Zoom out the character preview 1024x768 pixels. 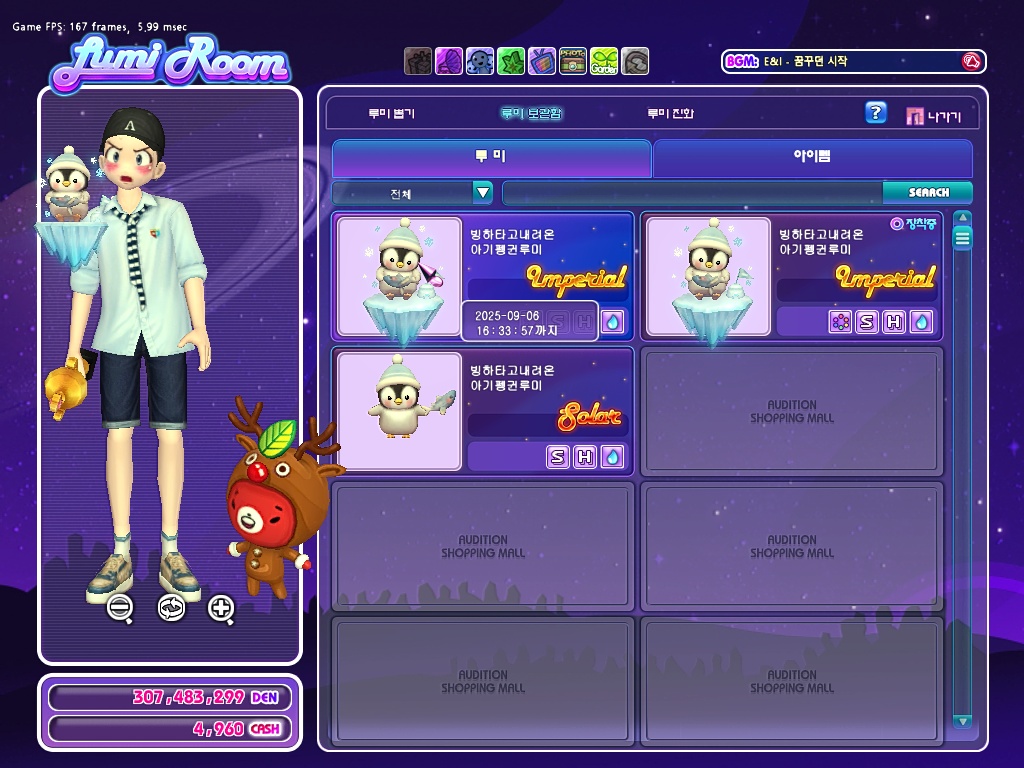[x=120, y=606]
